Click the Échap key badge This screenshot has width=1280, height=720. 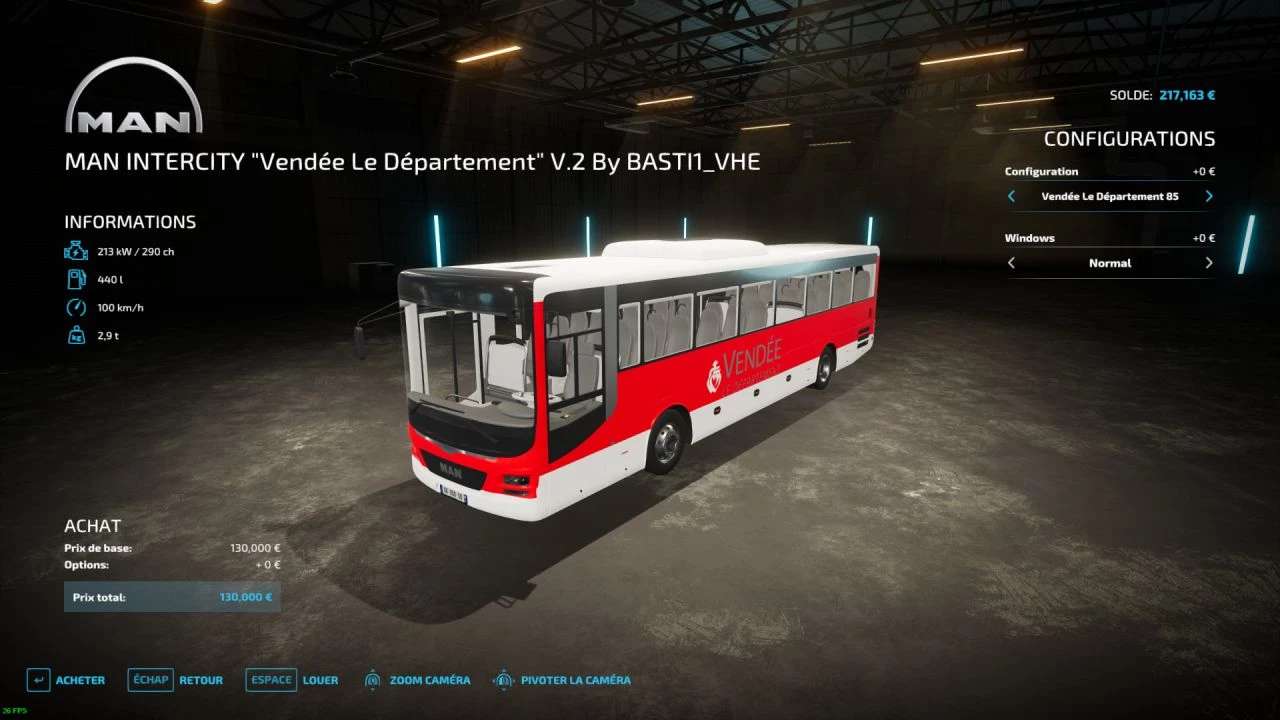pyautogui.click(x=150, y=679)
